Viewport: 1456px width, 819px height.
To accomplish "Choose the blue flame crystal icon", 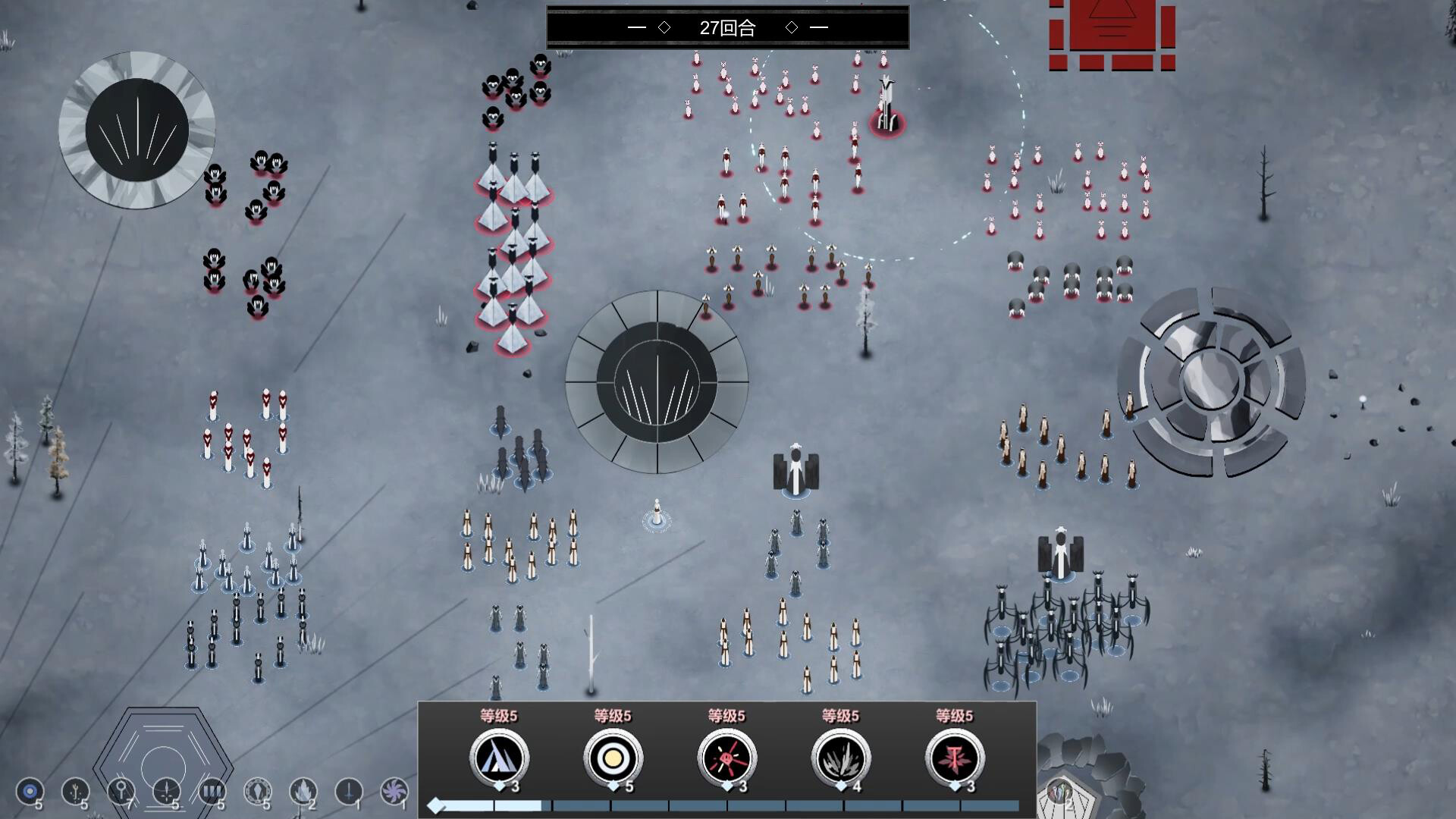I will tap(303, 792).
